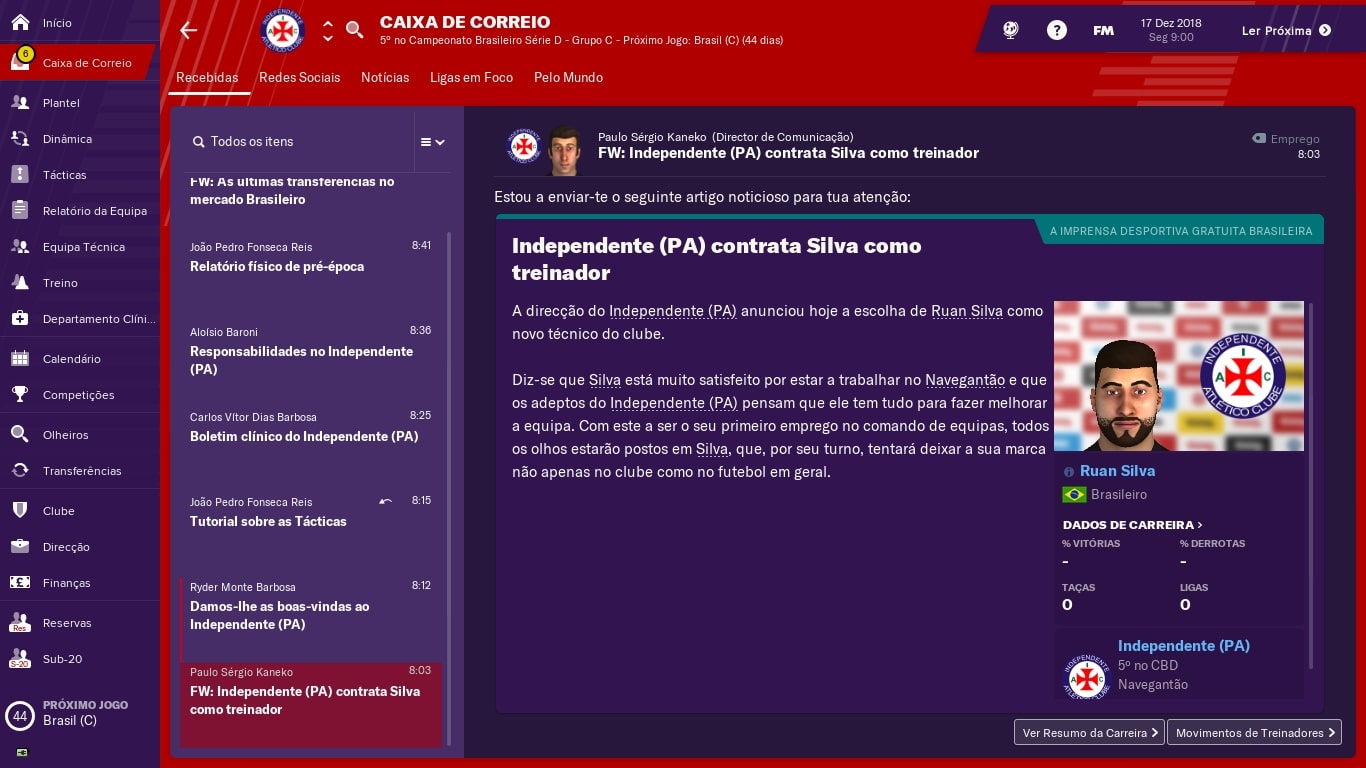Viewport: 1366px width, 768px height.
Task: Open the Finanças finances icon
Action: click(21, 583)
